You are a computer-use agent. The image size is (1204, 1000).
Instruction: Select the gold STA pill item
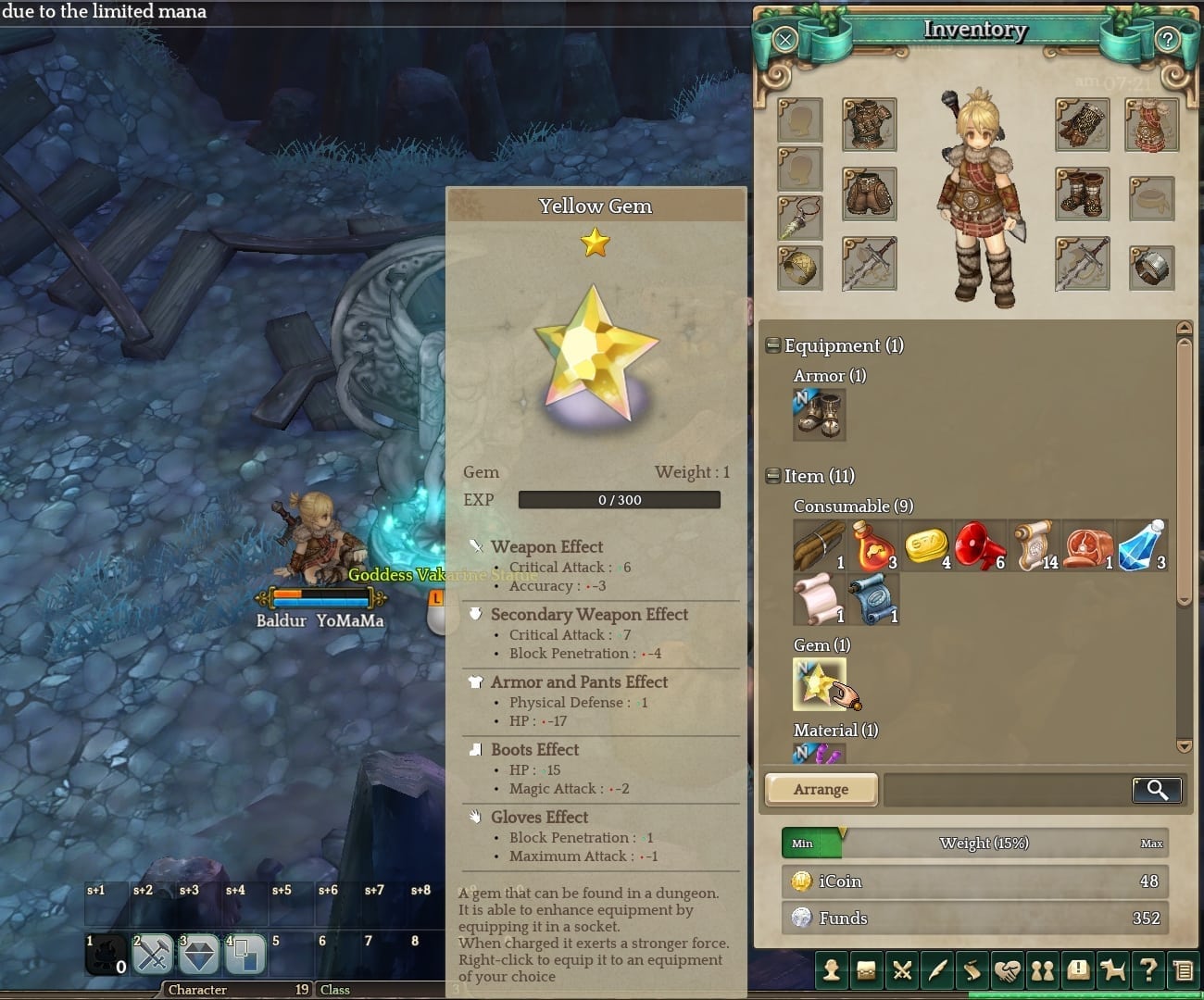[x=926, y=545]
